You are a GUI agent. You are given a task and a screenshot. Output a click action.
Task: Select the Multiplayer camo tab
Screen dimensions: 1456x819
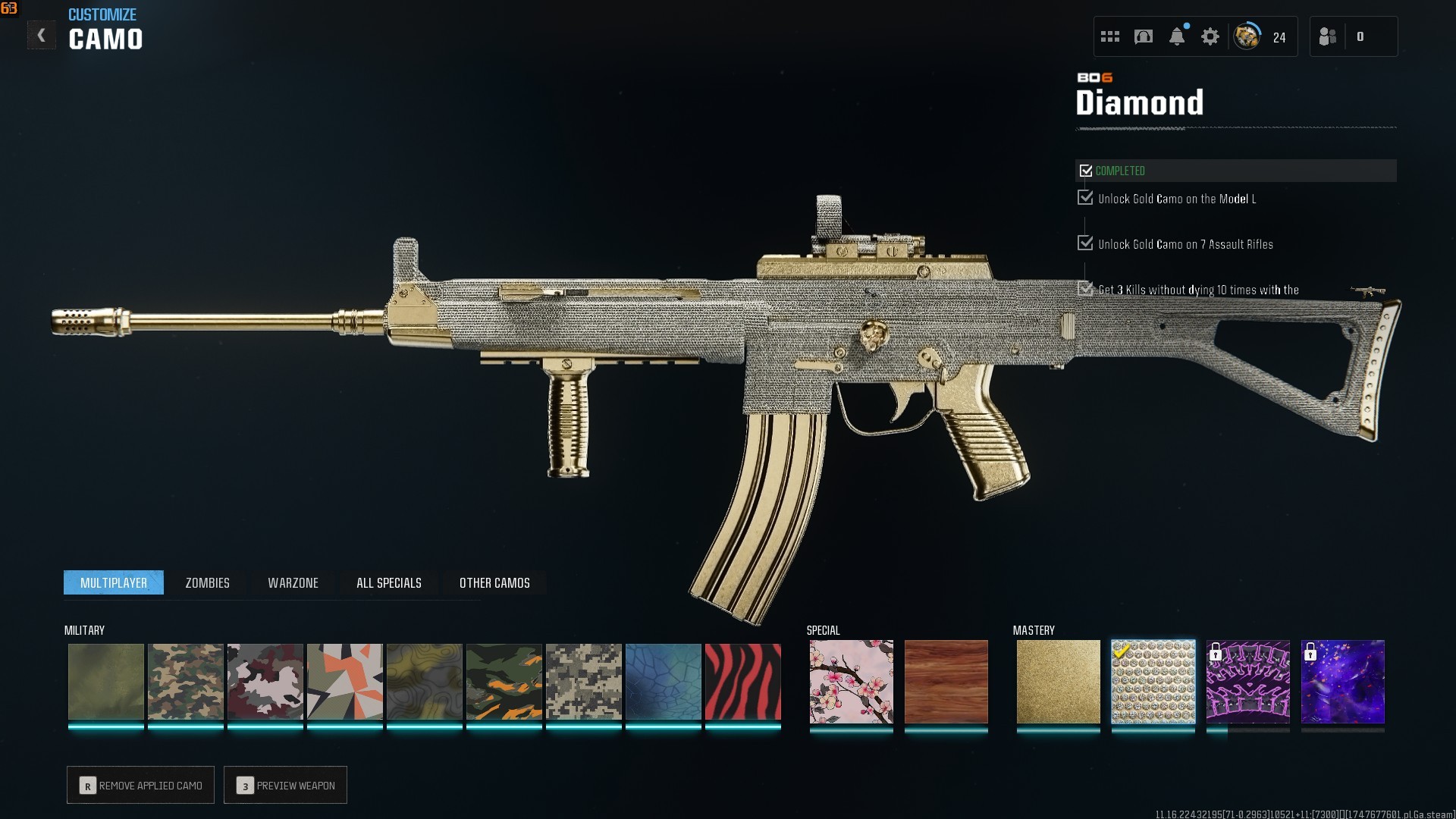[x=114, y=583]
